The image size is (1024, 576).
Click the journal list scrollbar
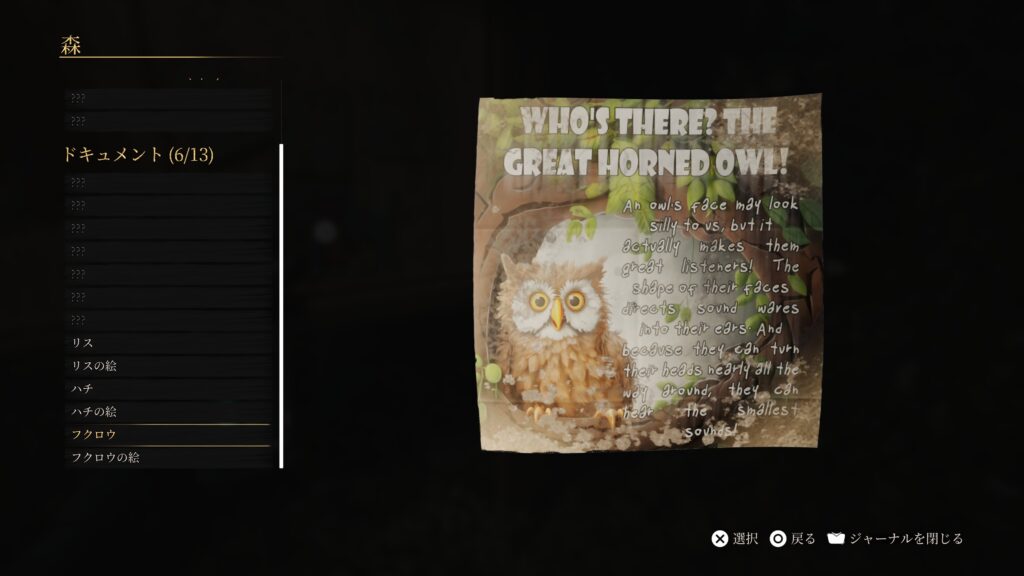tap(281, 306)
